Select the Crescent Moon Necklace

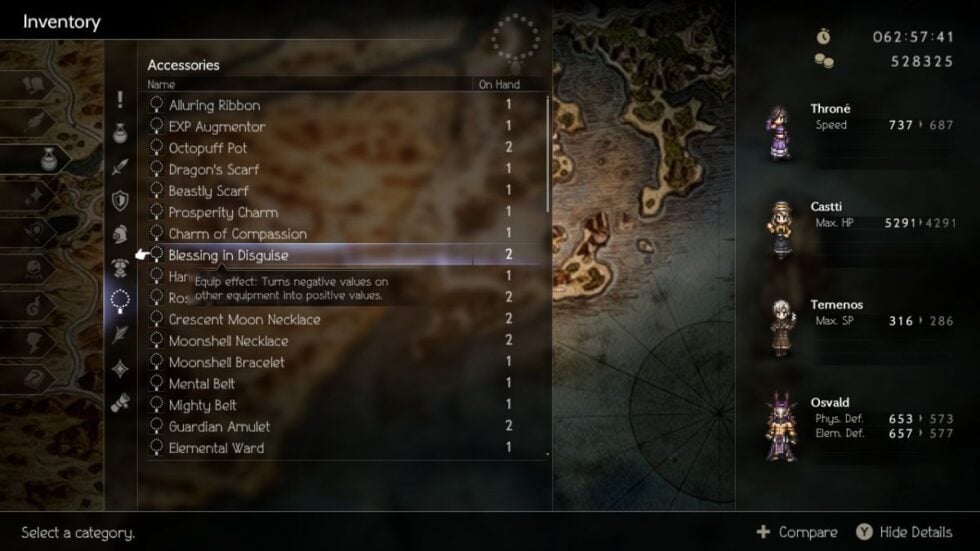tap(244, 319)
